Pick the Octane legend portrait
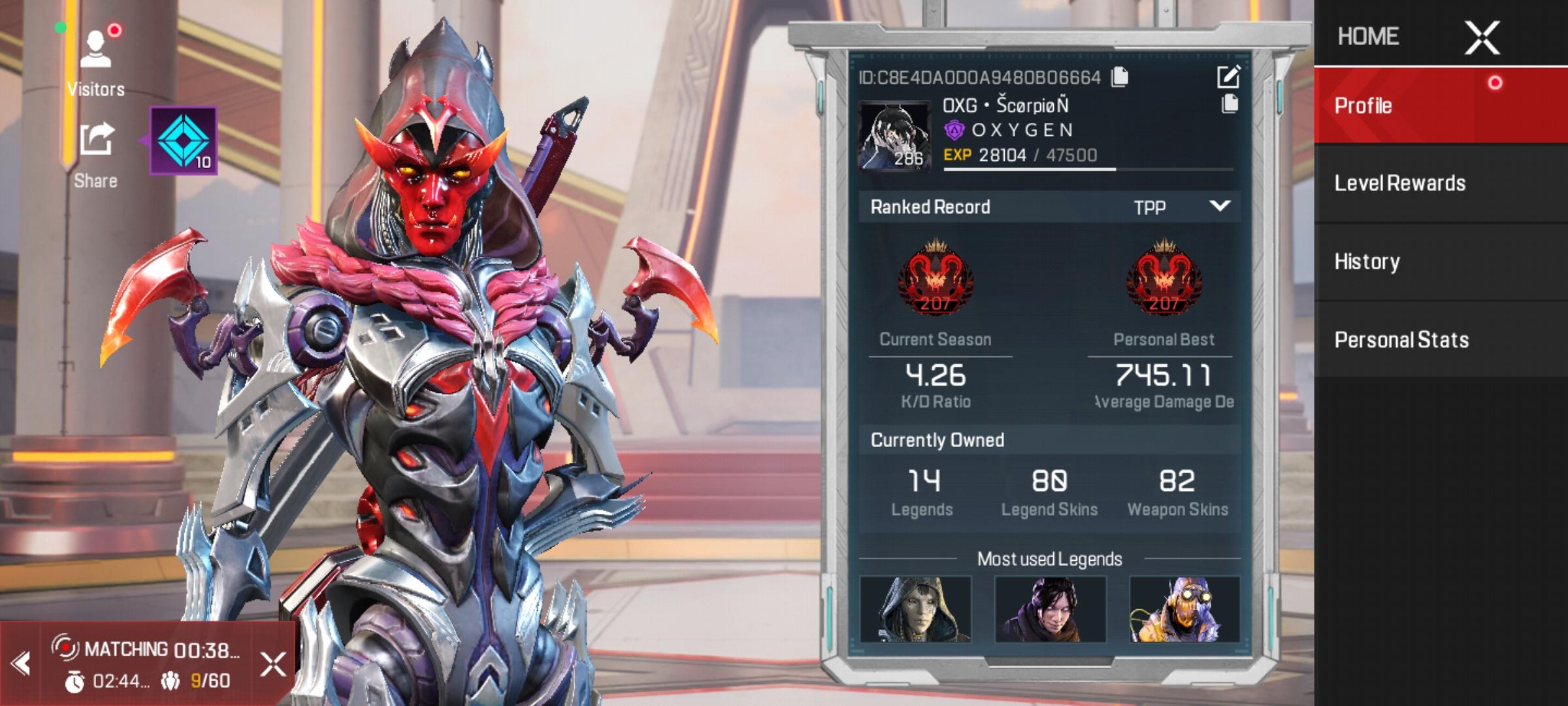1568x706 pixels. click(1184, 609)
